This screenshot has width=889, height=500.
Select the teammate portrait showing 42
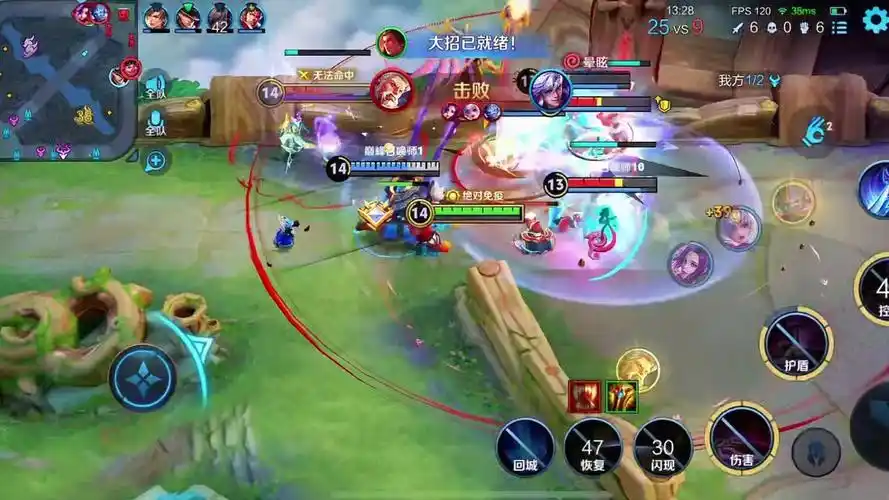pos(219,17)
